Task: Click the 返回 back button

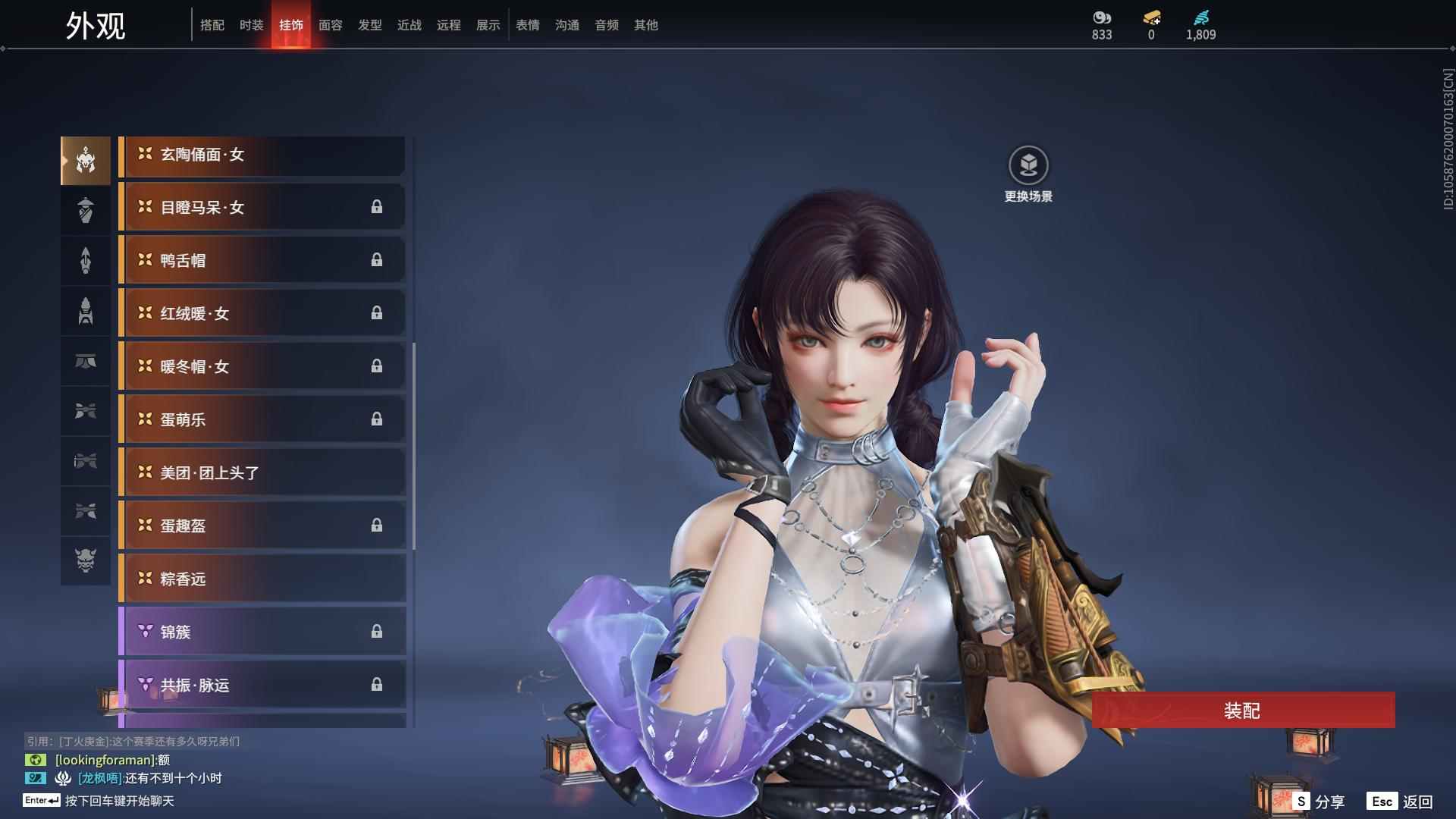Action: (1400, 802)
